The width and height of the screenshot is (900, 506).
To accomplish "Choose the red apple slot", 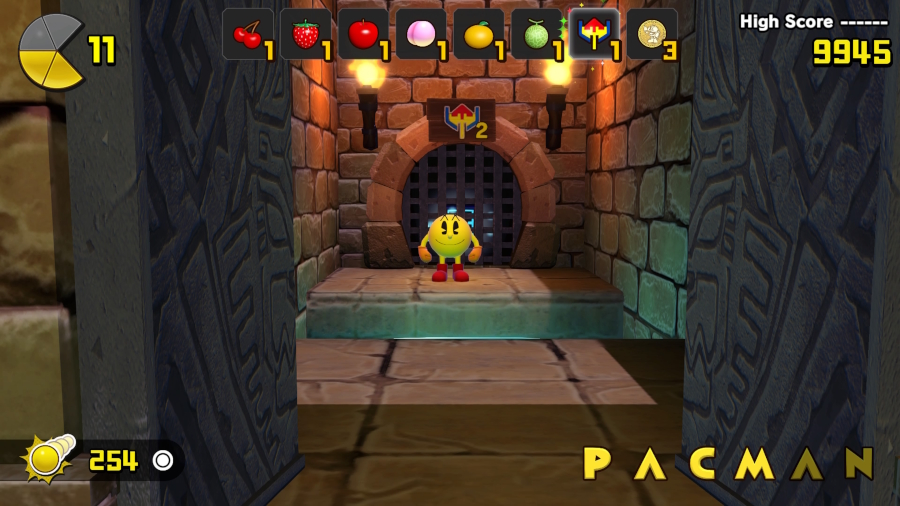I will point(364,35).
